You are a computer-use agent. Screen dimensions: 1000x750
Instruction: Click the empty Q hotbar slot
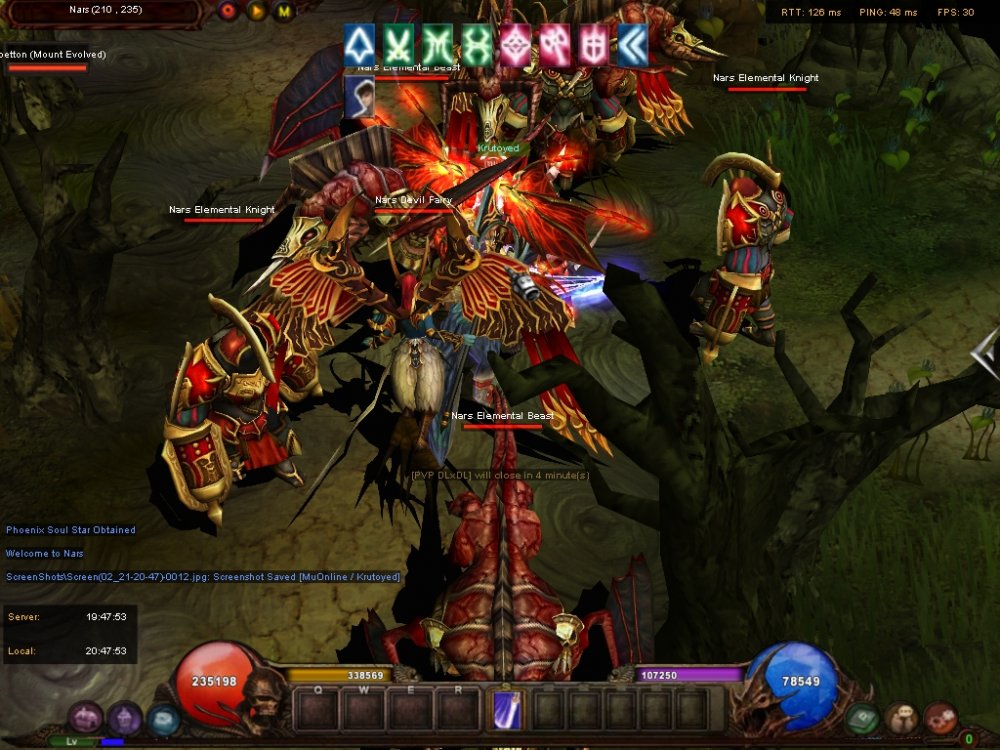[x=318, y=711]
